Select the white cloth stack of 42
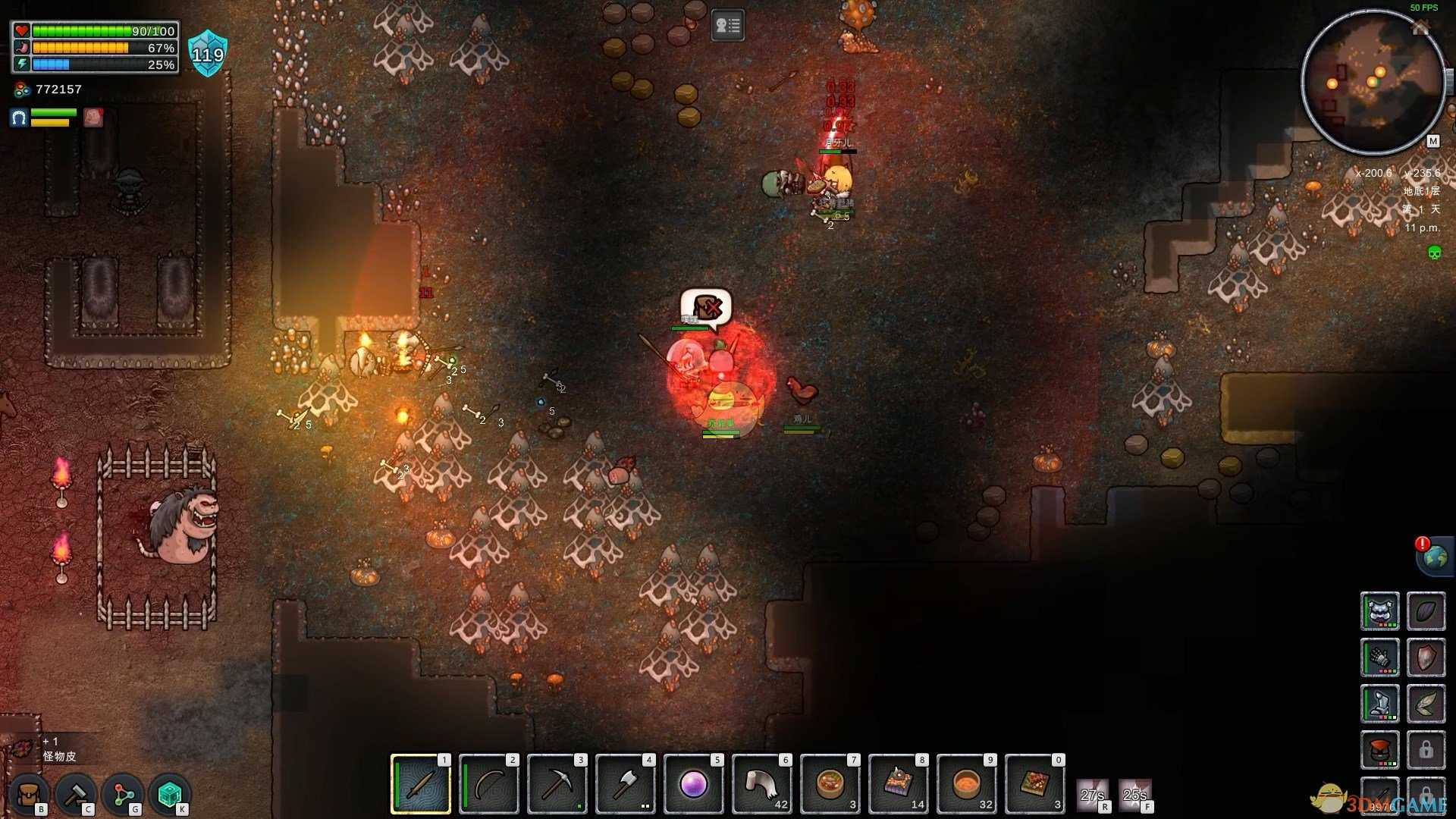The image size is (1456, 819). 762,784
